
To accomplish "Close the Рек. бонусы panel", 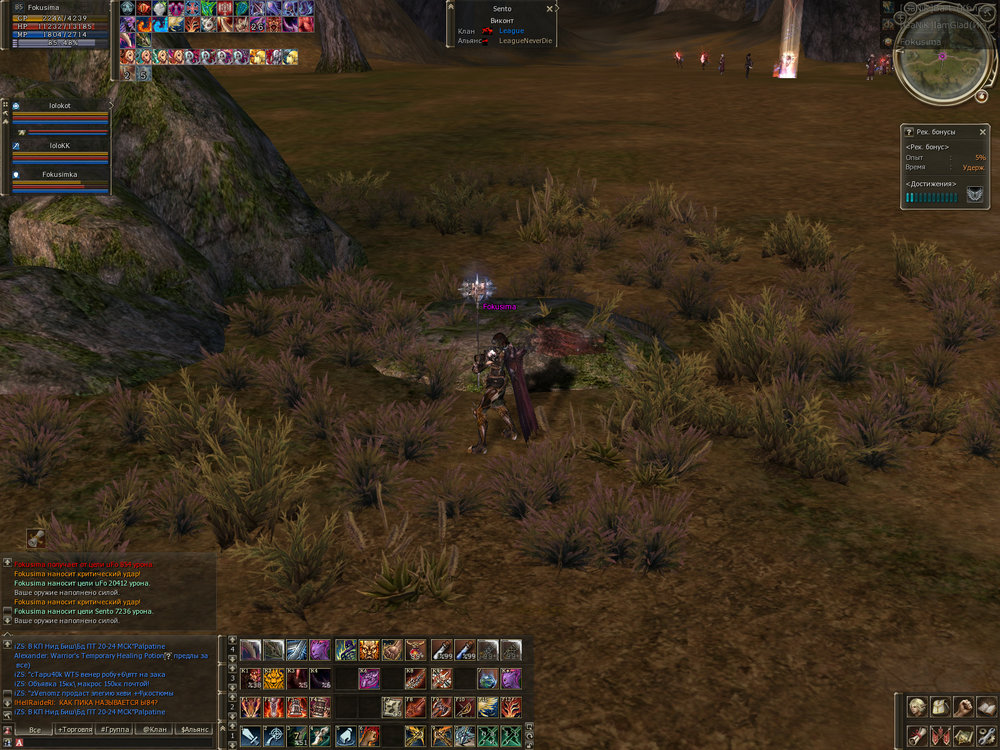I will tap(981, 131).
